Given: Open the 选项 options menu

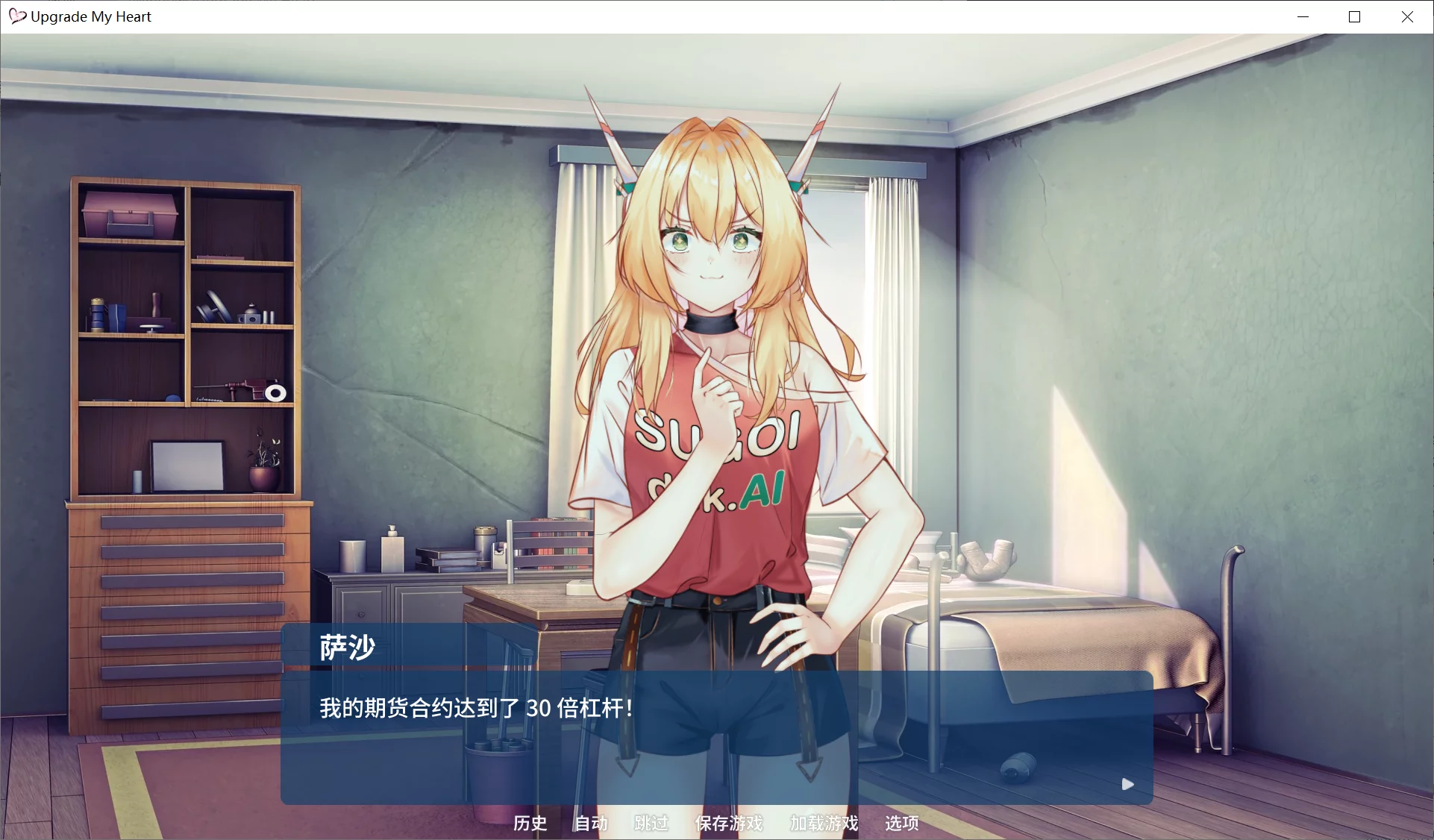Looking at the screenshot, I should point(900,824).
